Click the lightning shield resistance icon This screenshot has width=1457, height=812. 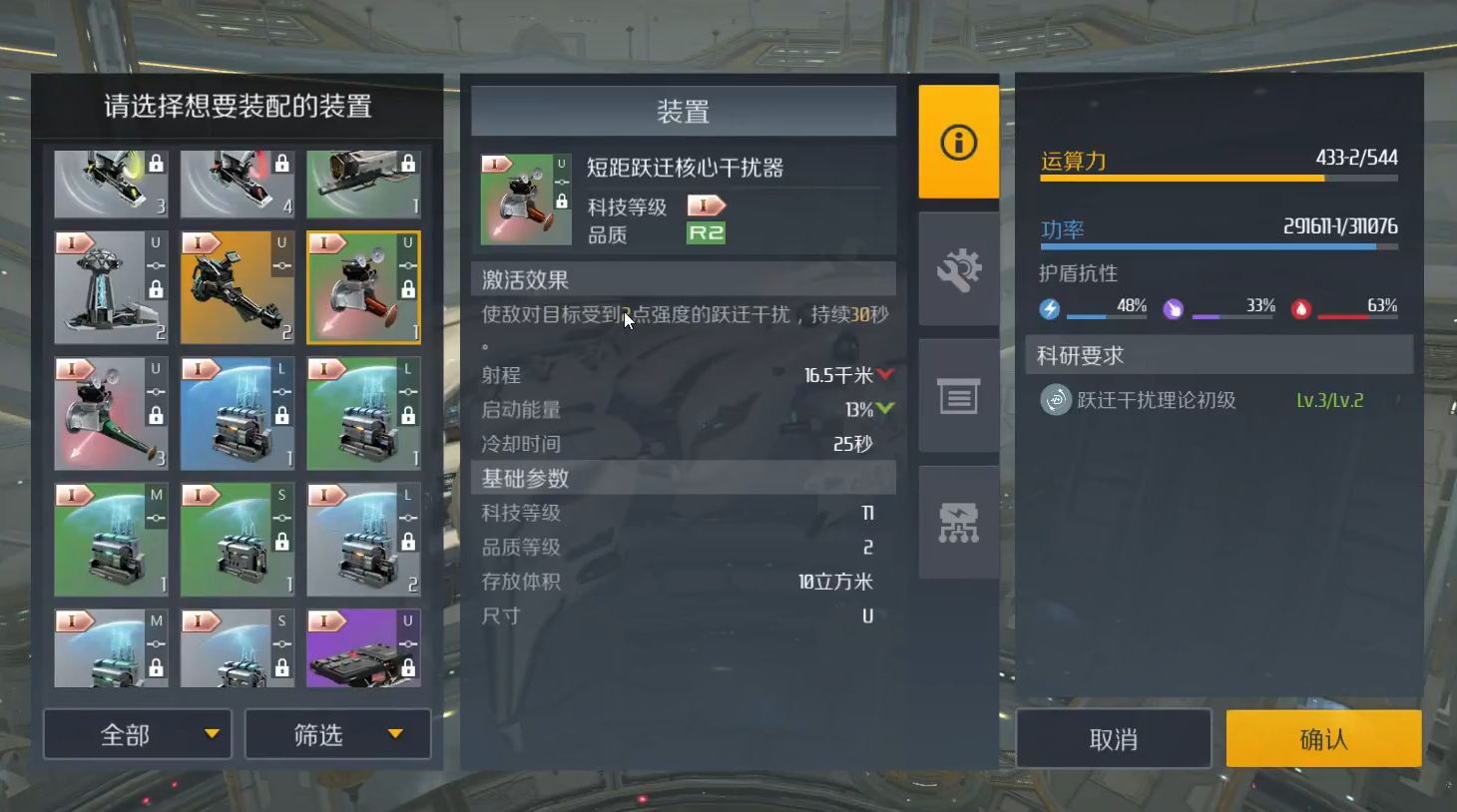(x=1049, y=309)
